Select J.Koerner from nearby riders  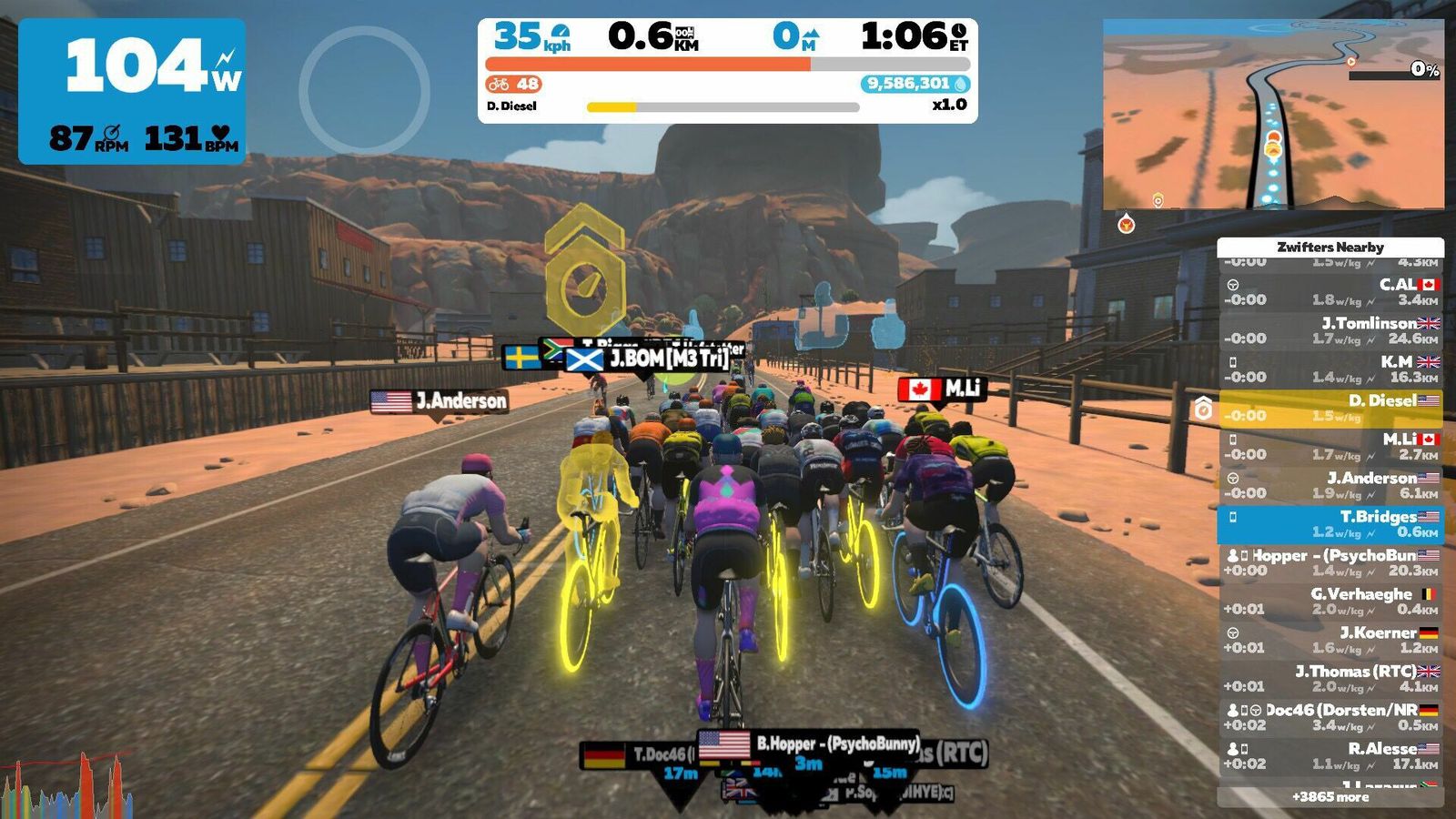coord(1330,640)
